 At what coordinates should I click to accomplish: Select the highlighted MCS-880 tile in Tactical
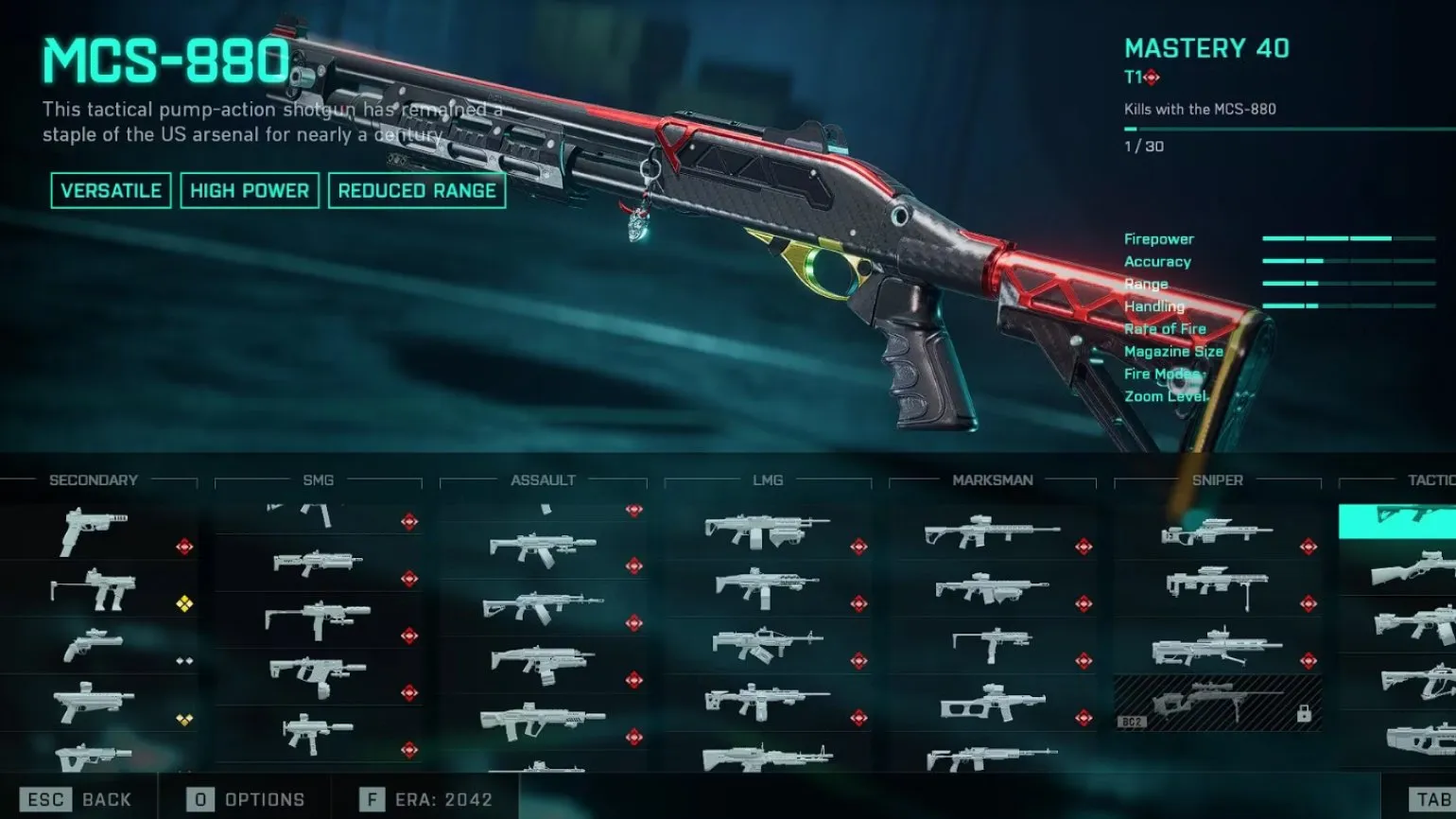point(1399,519)
